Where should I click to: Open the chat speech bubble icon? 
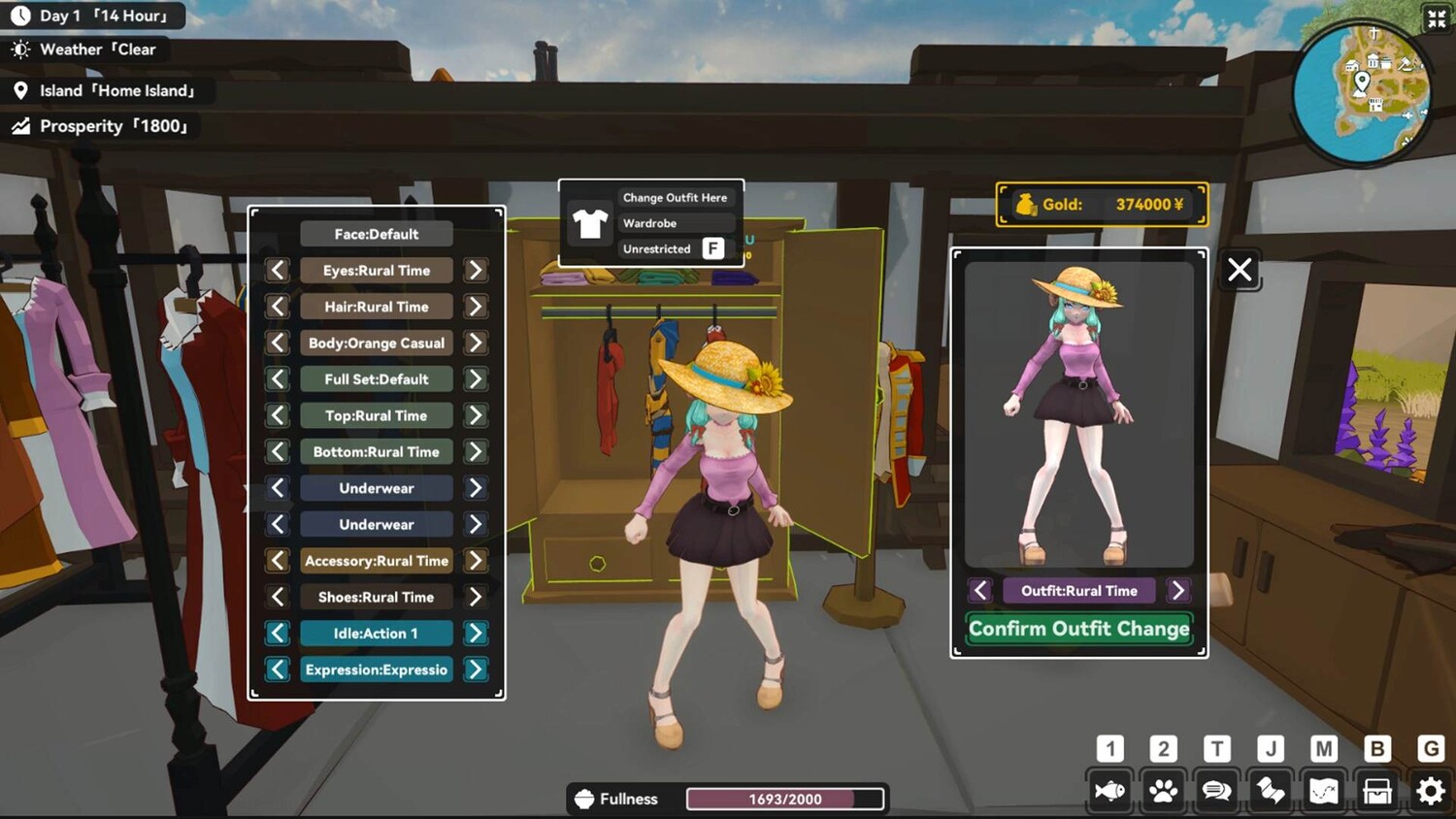tap(1216, 792)
